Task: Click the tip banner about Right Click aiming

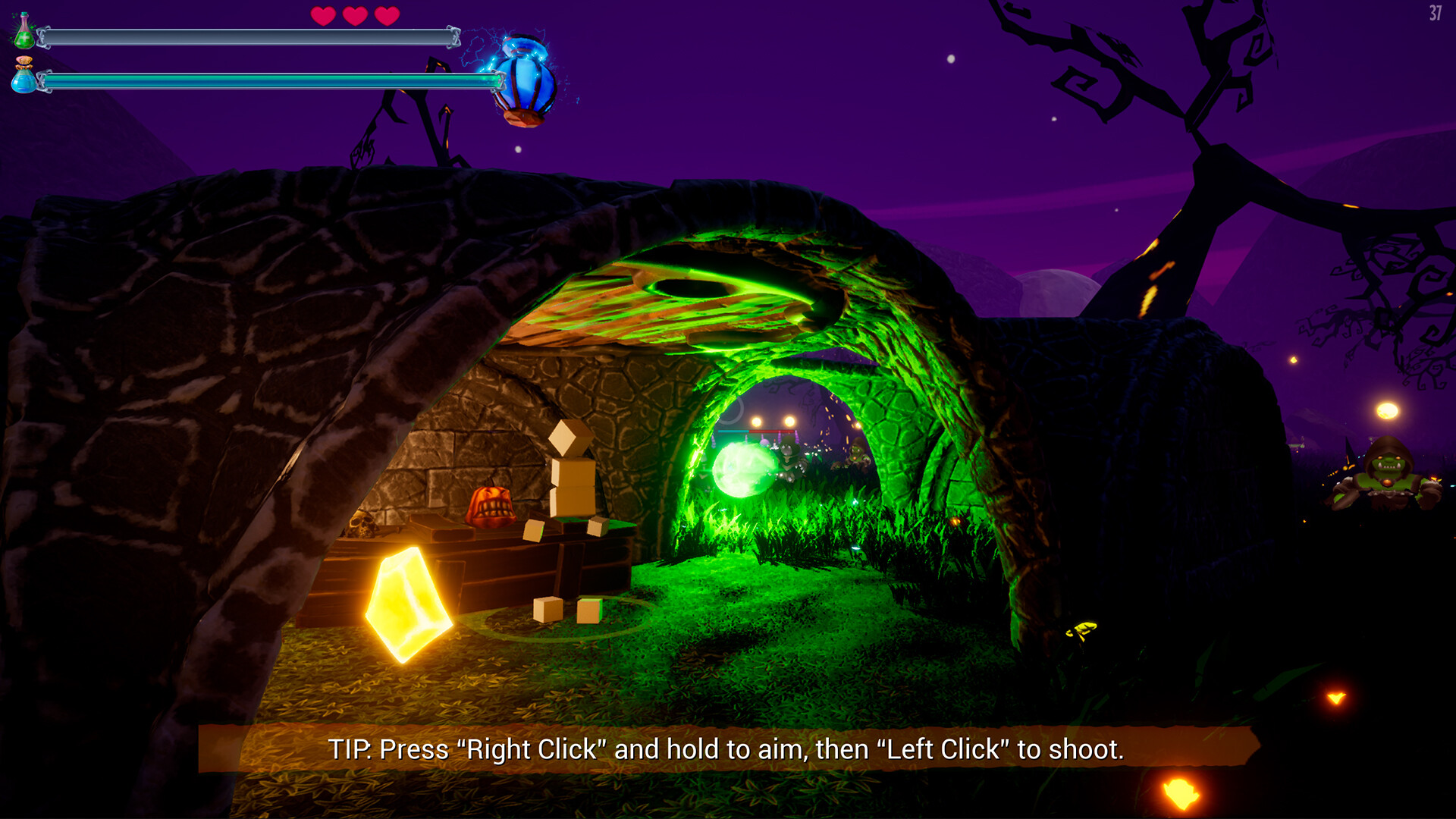Action: click(x=726, y=752)
